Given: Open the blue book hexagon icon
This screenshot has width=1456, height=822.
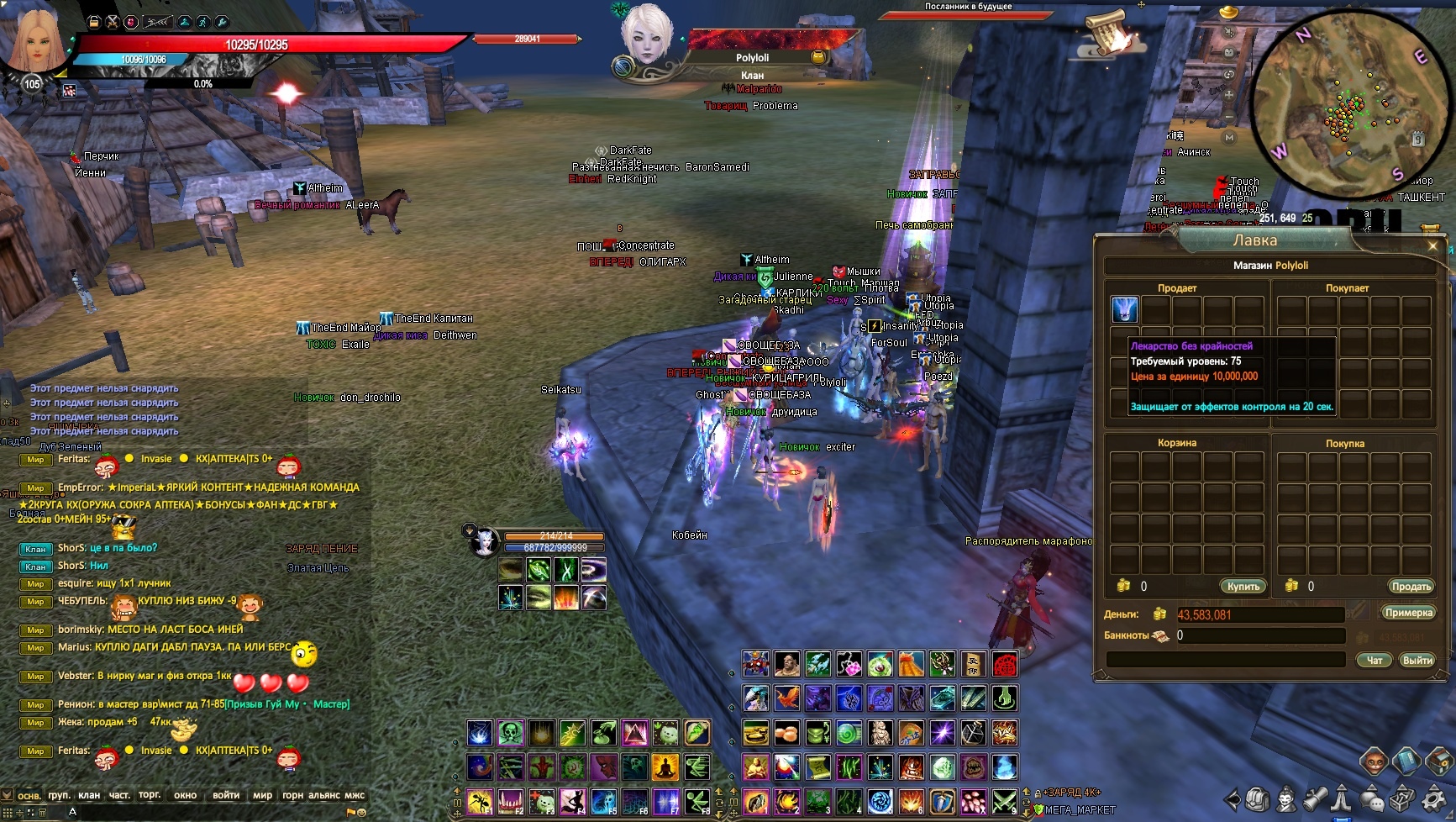Looking at the screenshot, I should pos(1406,761).
